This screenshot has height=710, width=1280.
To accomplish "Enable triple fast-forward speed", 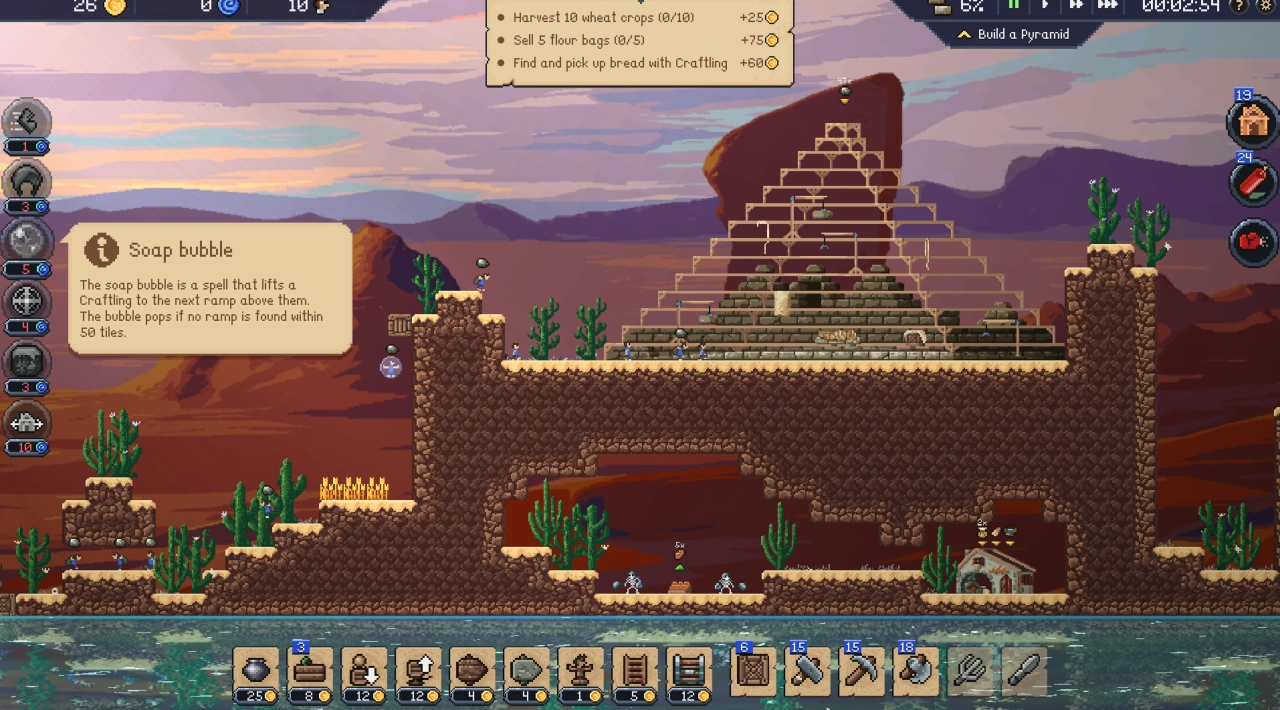I will pos(1107,6).
